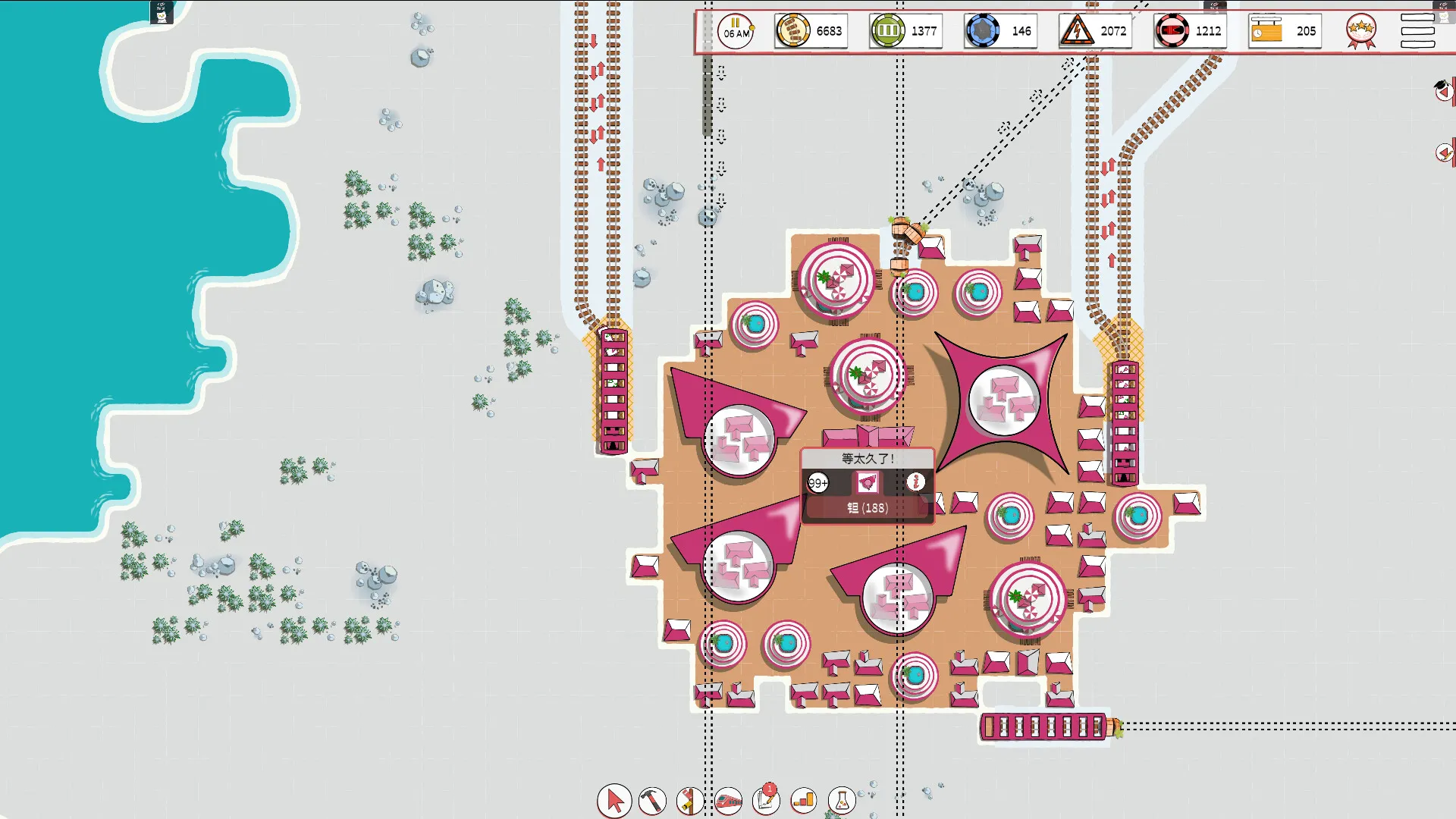Viewport: 1456px width, 819px height.
Task: Pause the game with the pause button
Action: click(734, 31)
